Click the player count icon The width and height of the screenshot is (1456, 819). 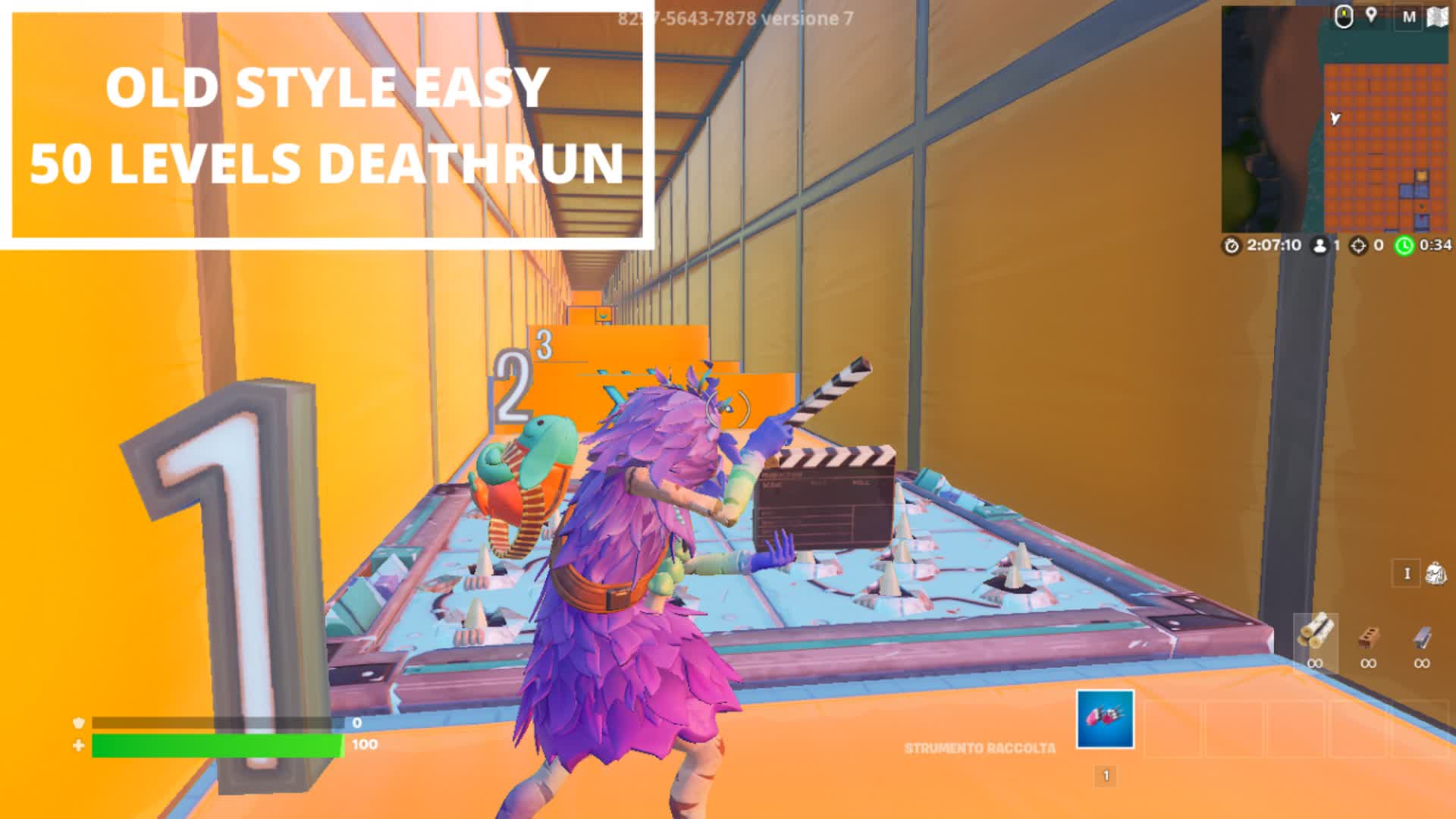tap(1319, 244)
